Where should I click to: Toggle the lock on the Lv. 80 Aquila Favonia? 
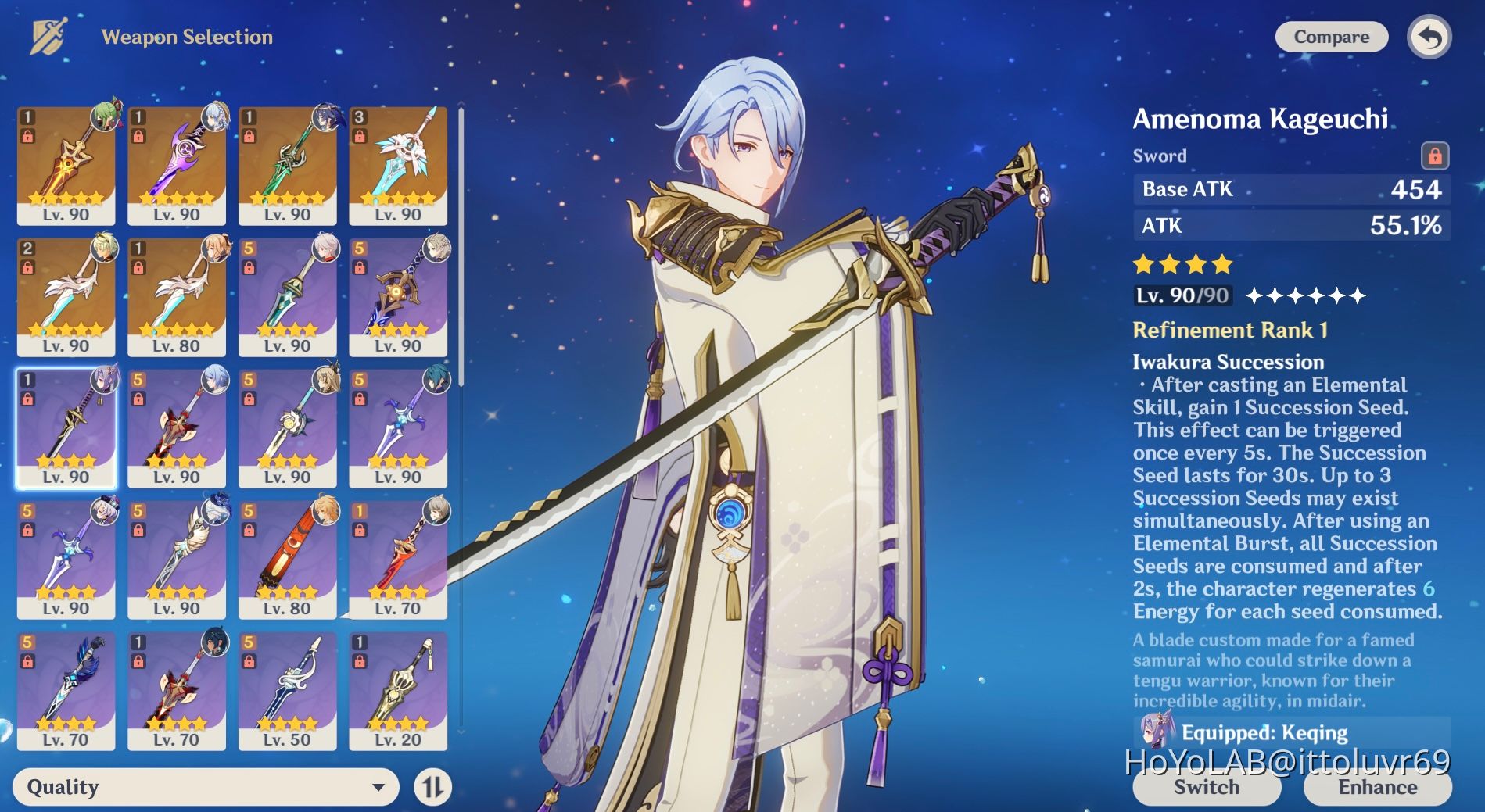(138, 268)
